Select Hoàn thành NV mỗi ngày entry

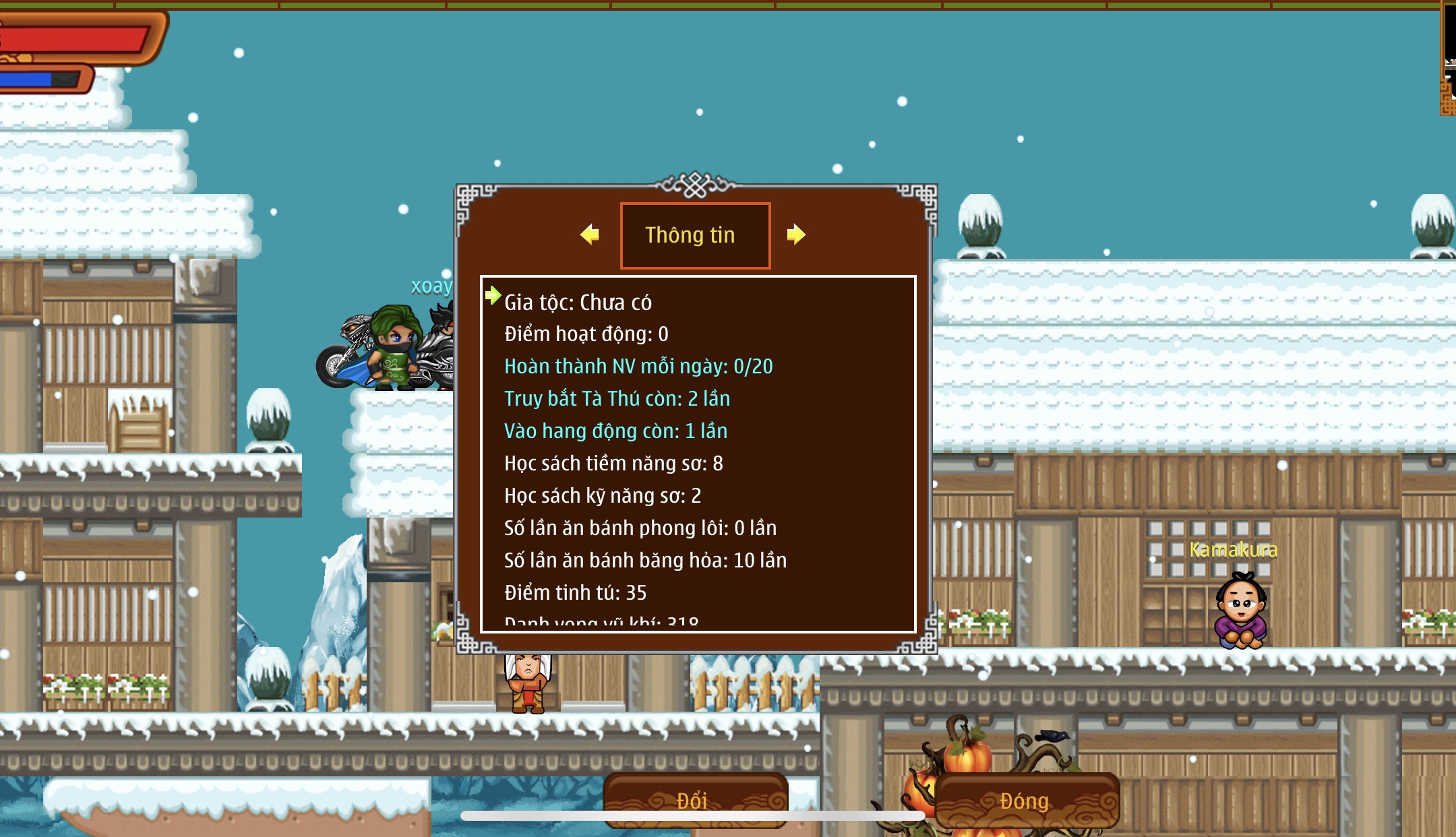638,367
